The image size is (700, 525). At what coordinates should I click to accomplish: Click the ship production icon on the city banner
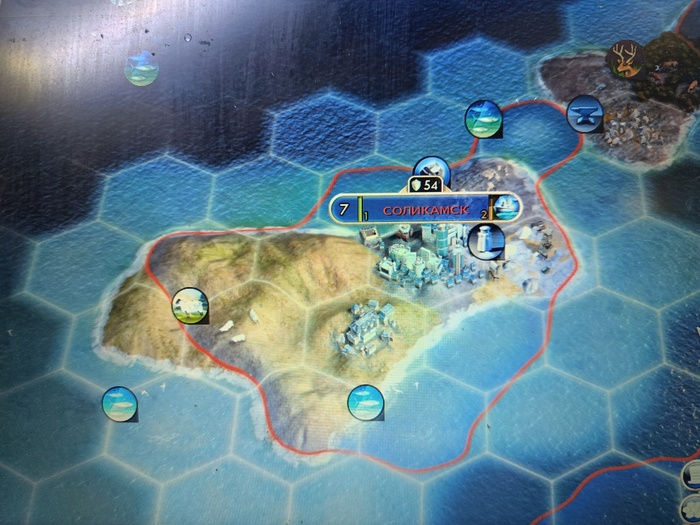click(x=506, y=208)
